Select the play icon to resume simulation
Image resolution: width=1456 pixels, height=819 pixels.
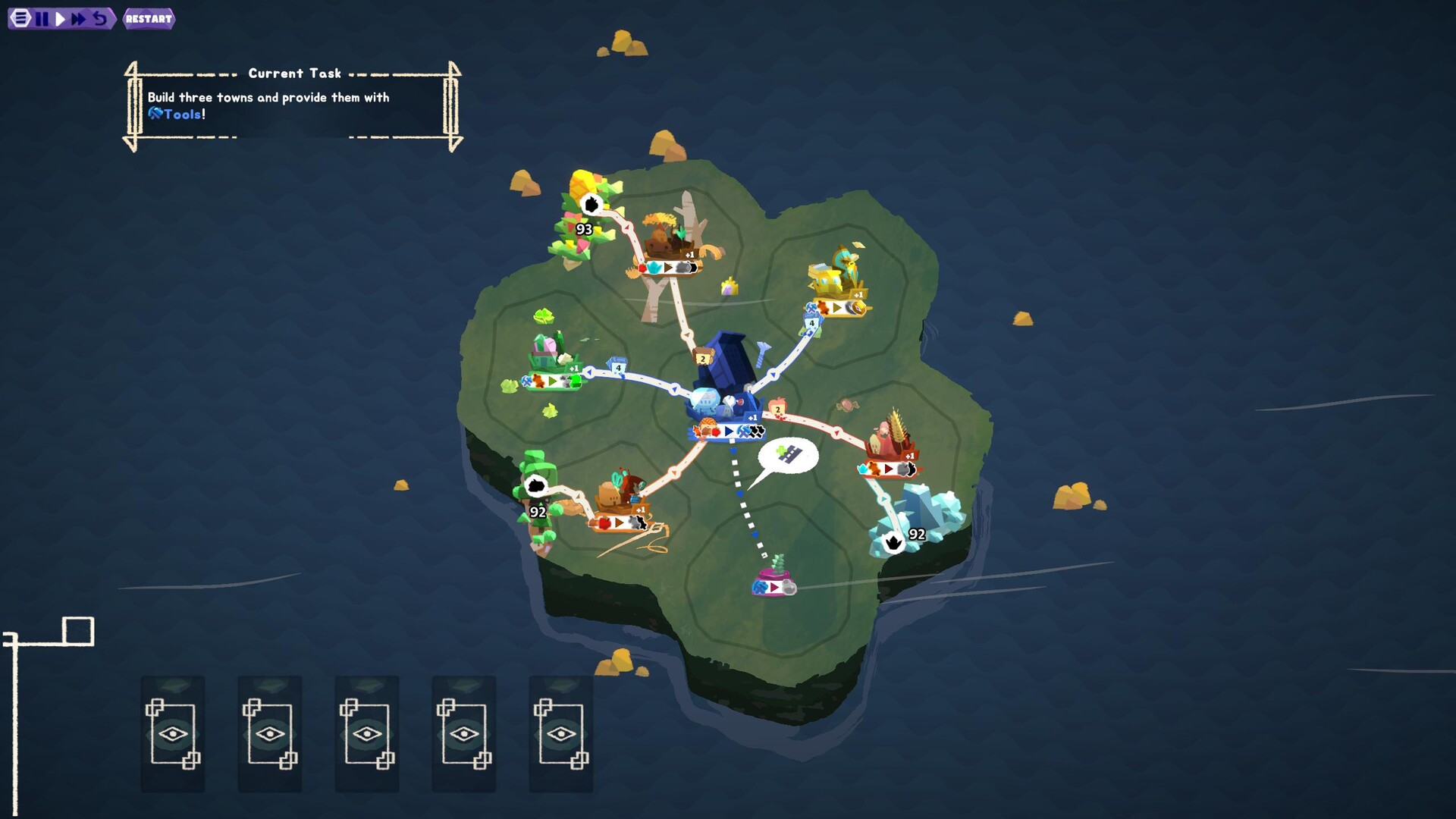click(60, 18)
